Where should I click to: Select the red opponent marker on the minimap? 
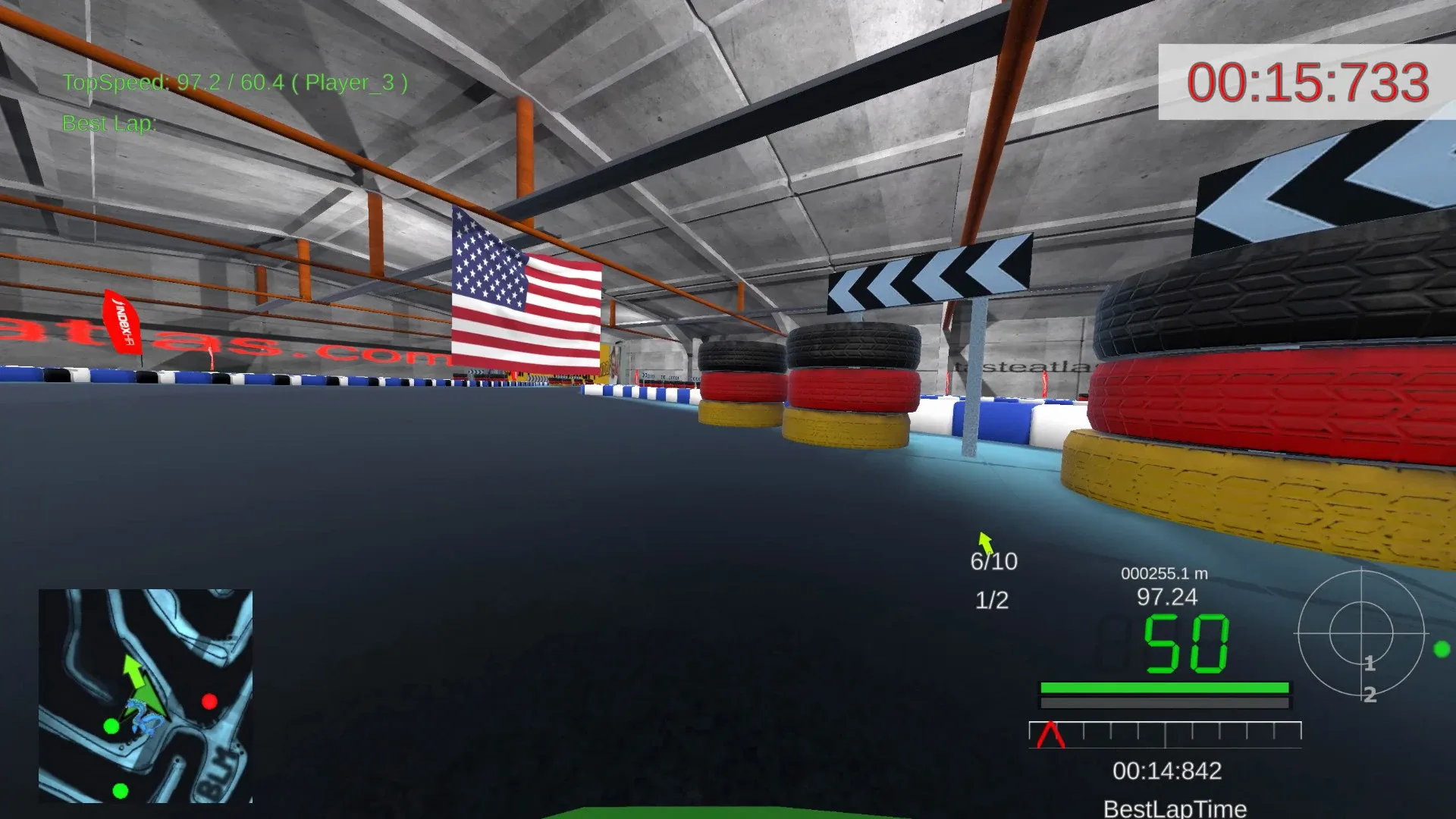point(210,701)
